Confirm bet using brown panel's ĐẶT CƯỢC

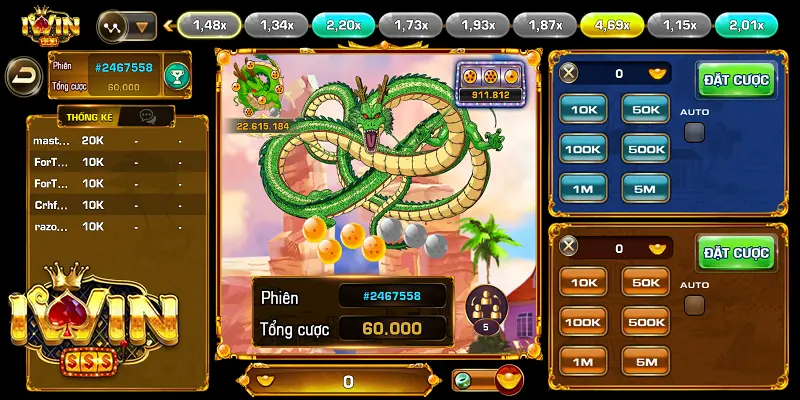tap(736, 253)
